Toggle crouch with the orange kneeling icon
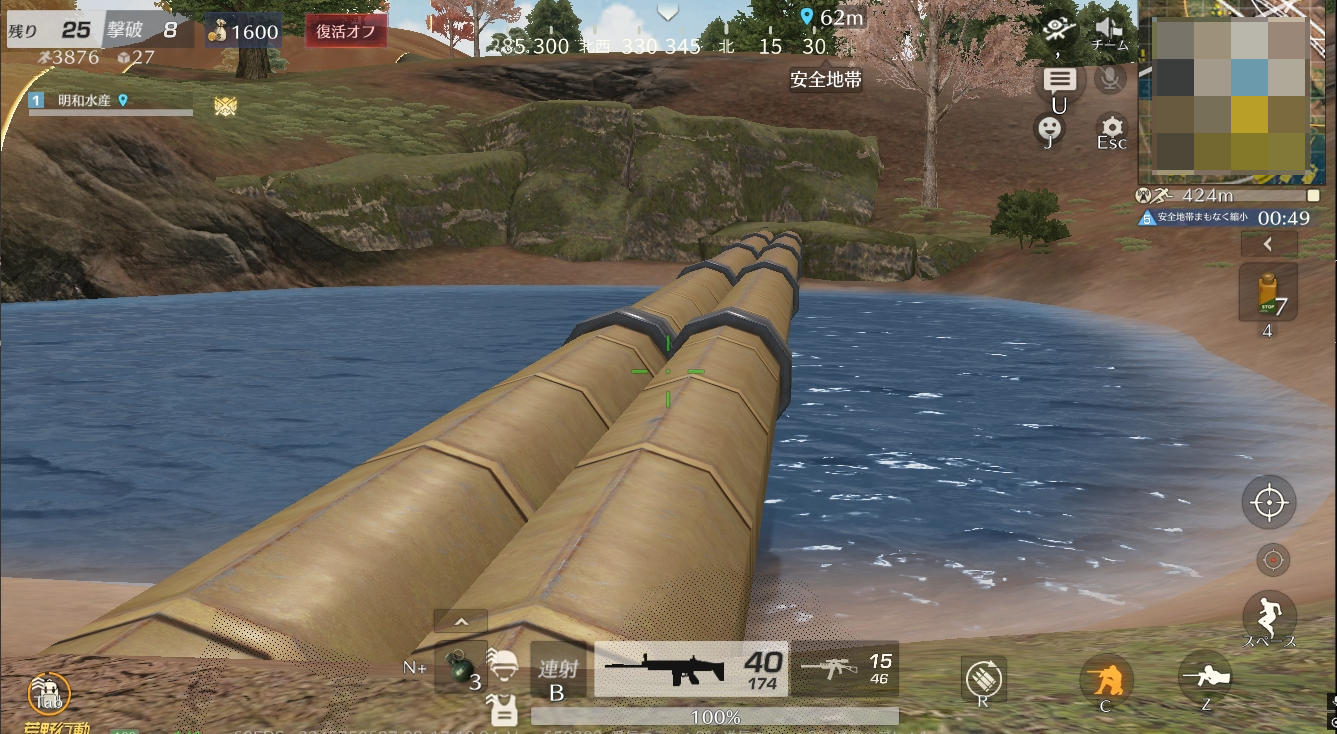 point(1106,682)
